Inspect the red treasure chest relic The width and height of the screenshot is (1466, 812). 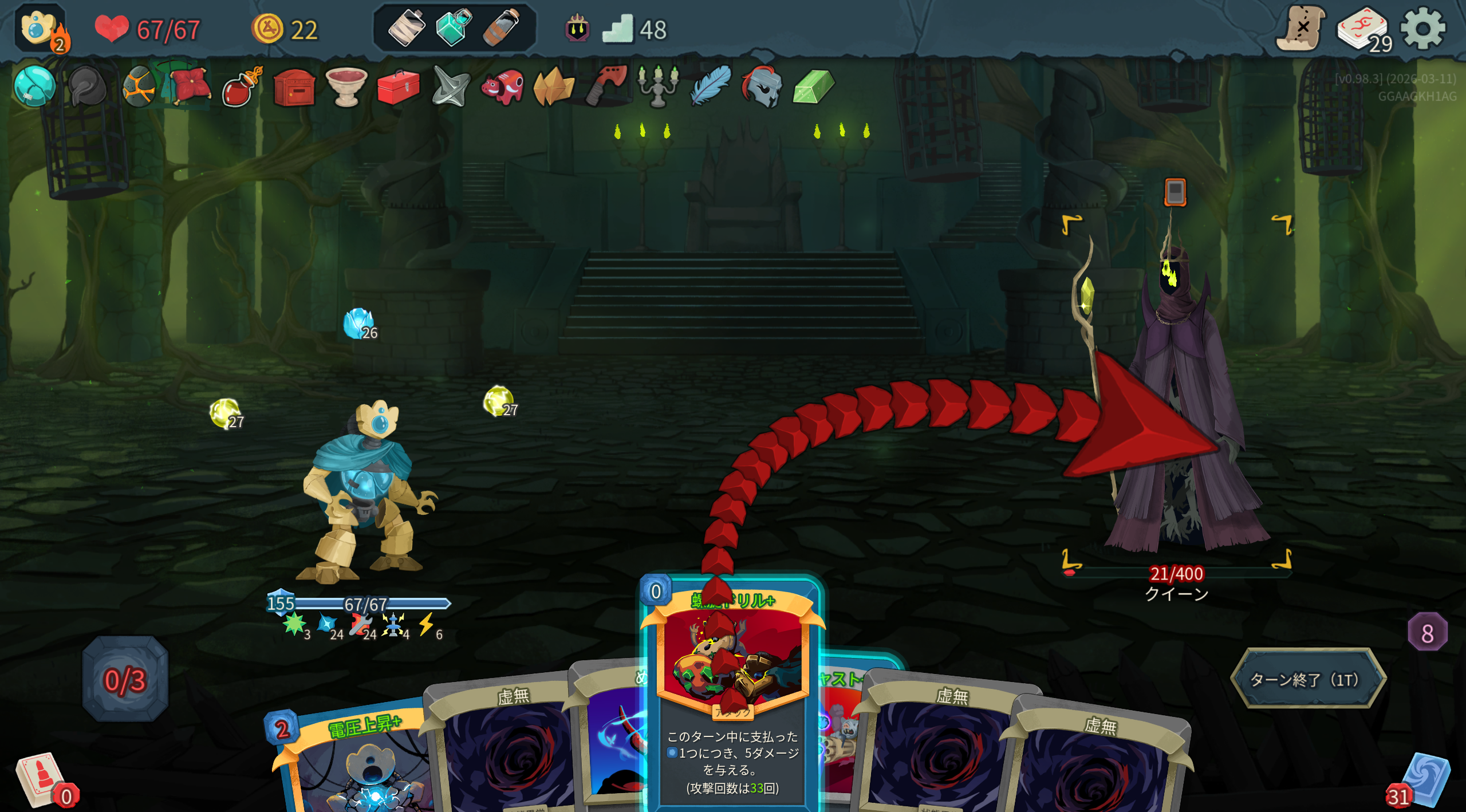pyautogui.click(x=294, y=88)
